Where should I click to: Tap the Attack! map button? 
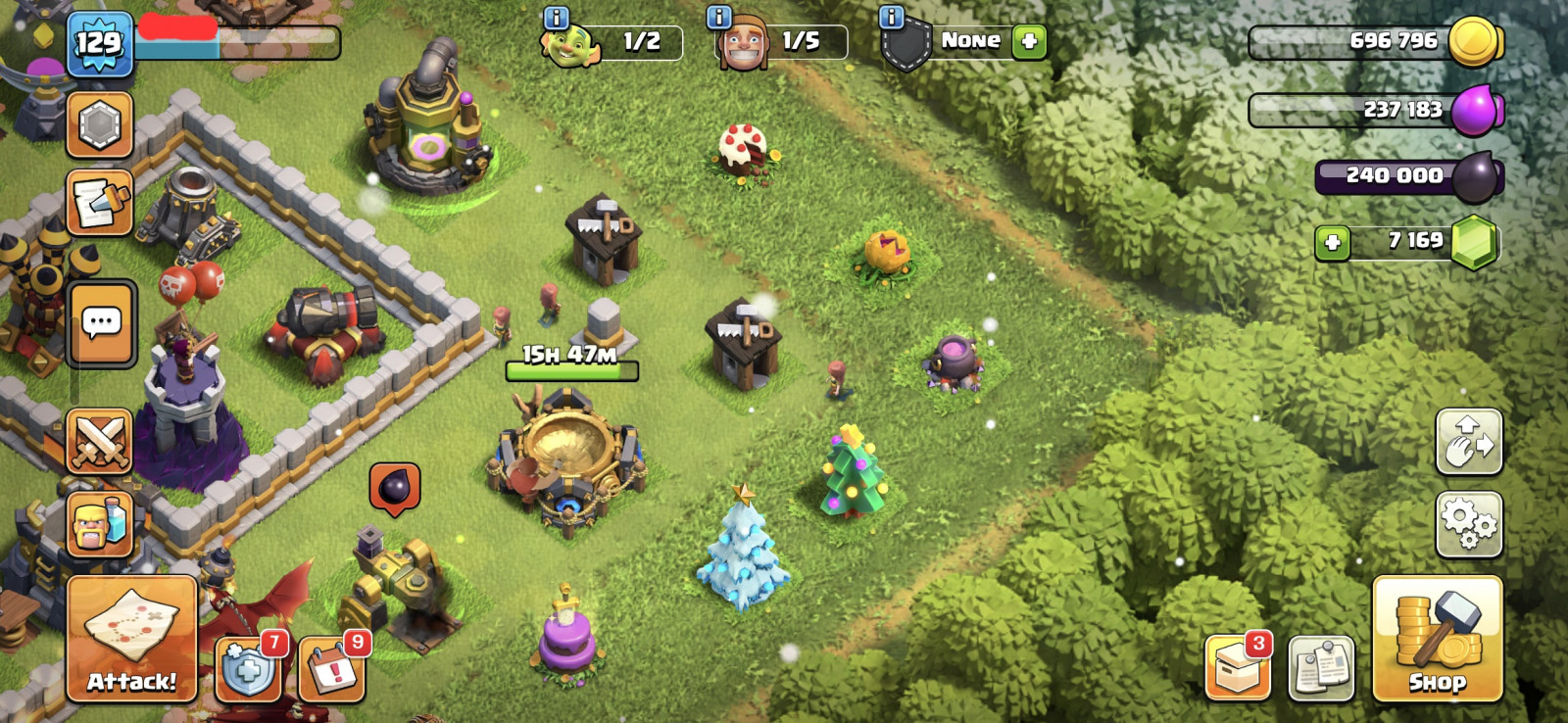tap(131, 638)
